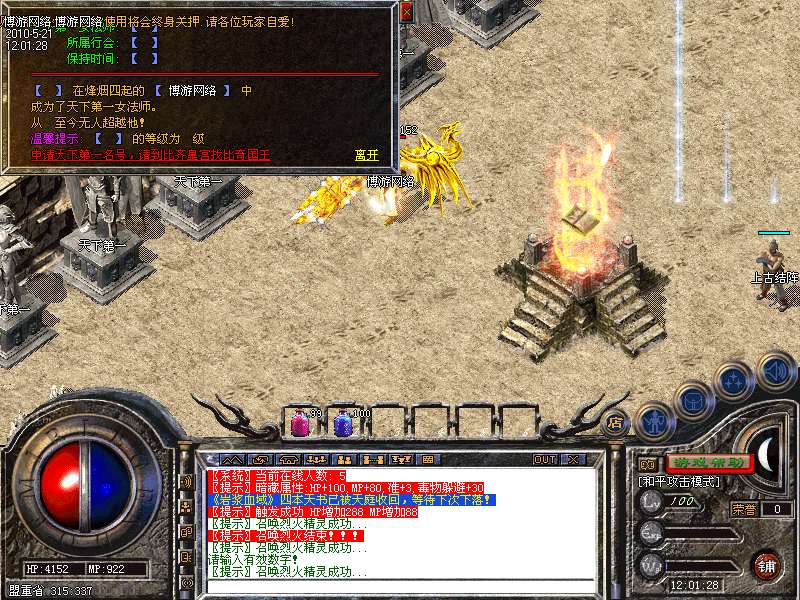Choose the 离开 (Leave) option in the dialogue
The height and width of the screenshot is (600, 800).
367,156
